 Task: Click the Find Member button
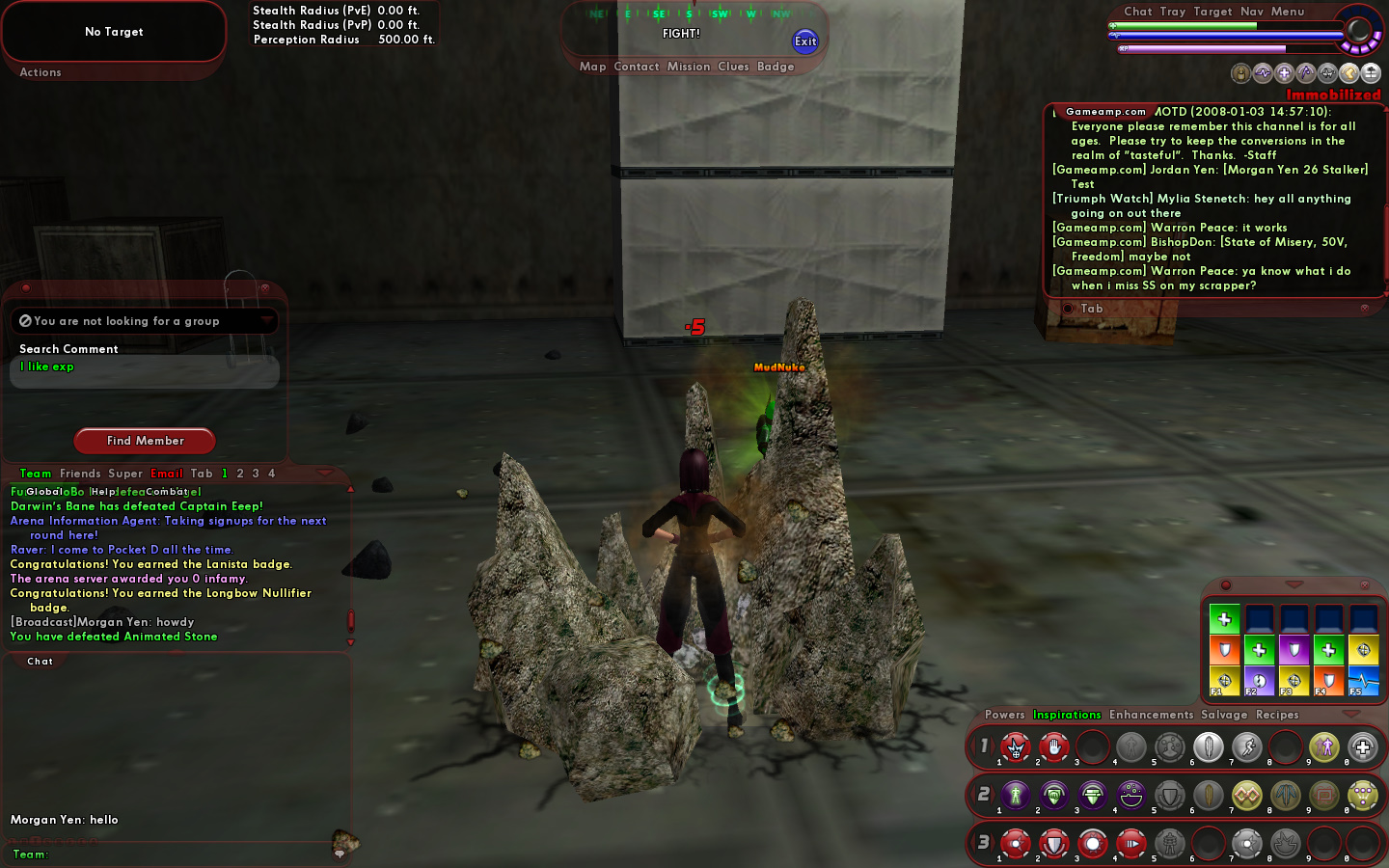click(145, 441)
